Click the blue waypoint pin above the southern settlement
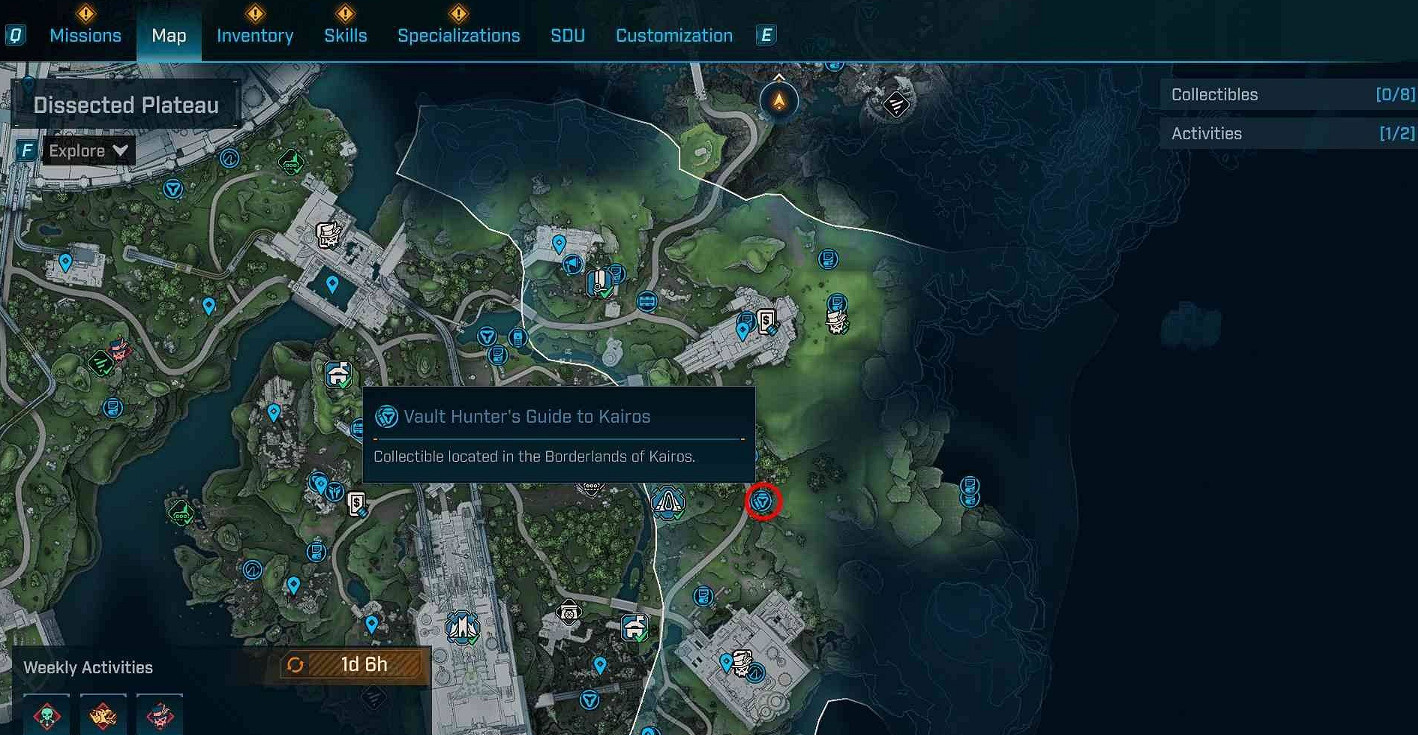1418x735 pixels. [x=726, y=663]
